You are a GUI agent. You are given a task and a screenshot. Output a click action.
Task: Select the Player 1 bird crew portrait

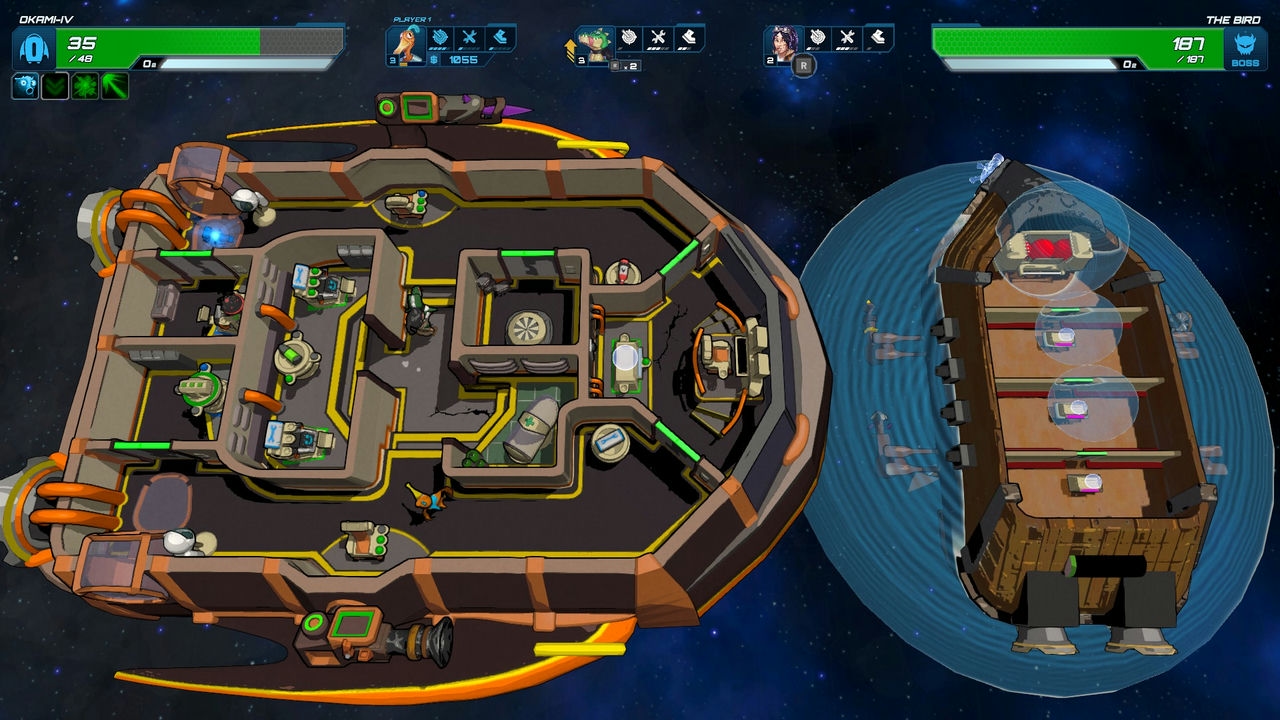[x=404, y=44]
